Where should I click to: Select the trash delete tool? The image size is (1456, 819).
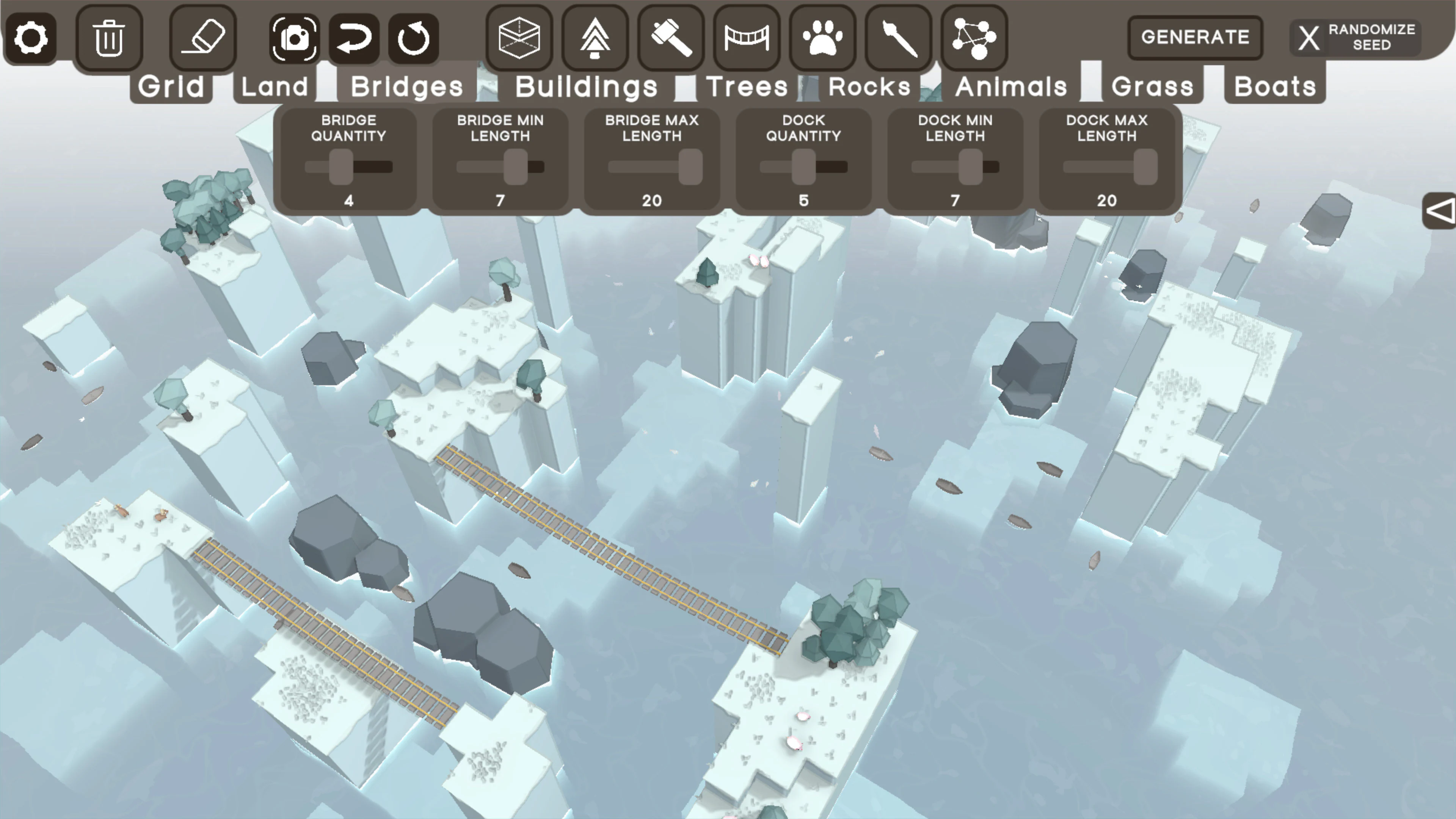pyautogui.click(x=109, y=37)
